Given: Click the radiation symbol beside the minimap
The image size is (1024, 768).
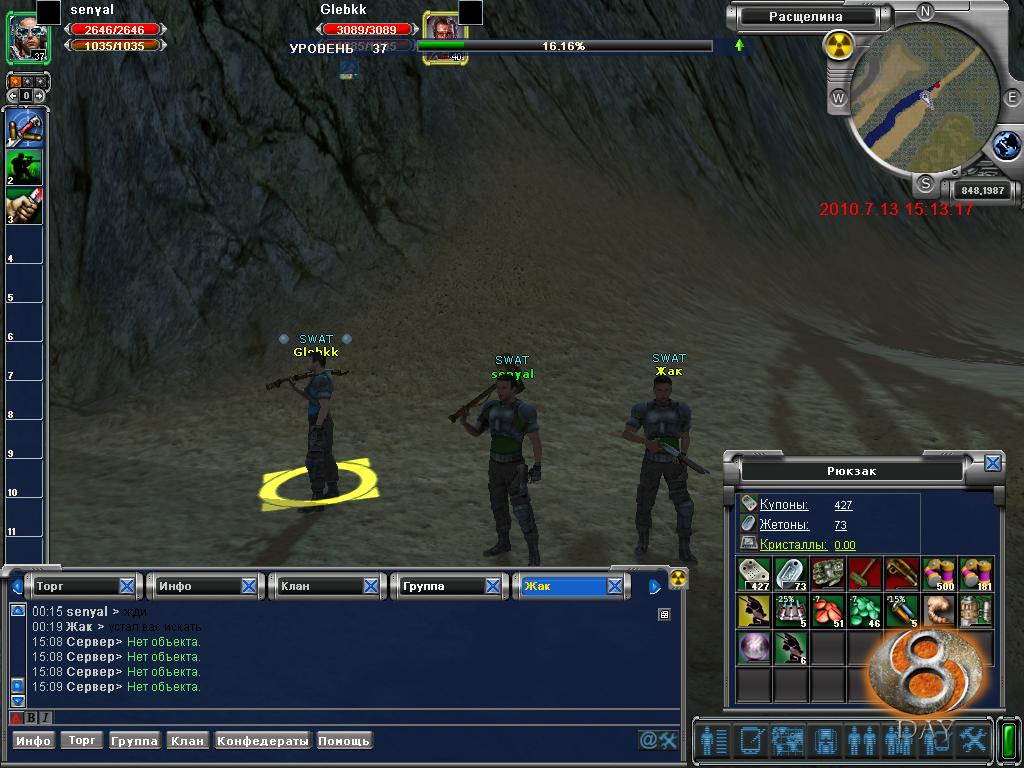Looking at the screenshot, I should point(838,45).
